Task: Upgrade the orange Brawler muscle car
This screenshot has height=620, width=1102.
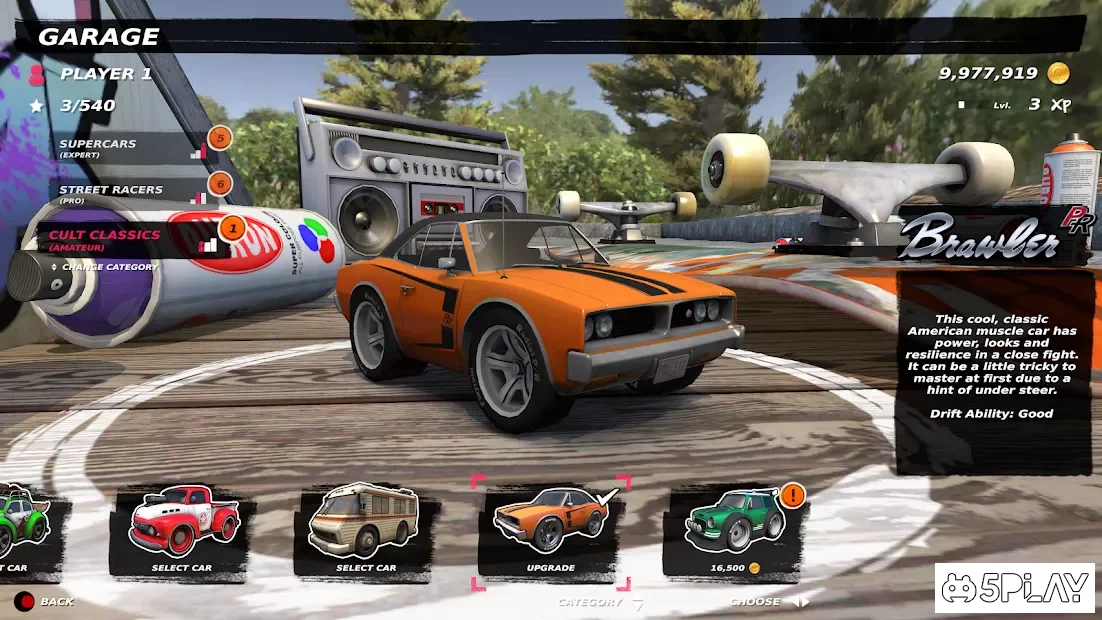Action: [550, 530]
